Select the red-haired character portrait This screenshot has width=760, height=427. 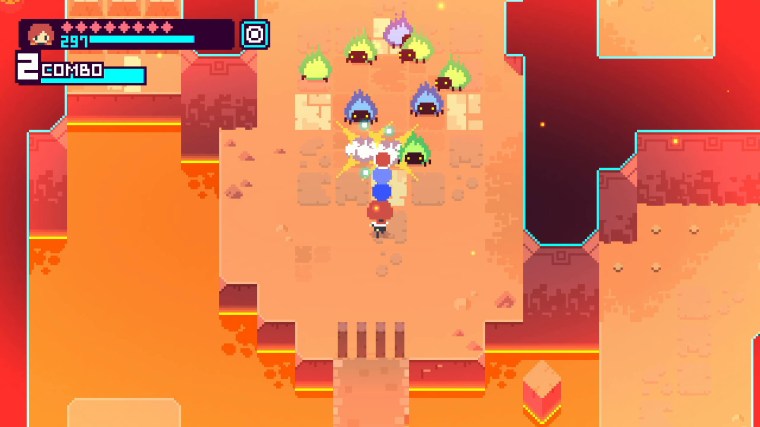[x=42, y=35]
